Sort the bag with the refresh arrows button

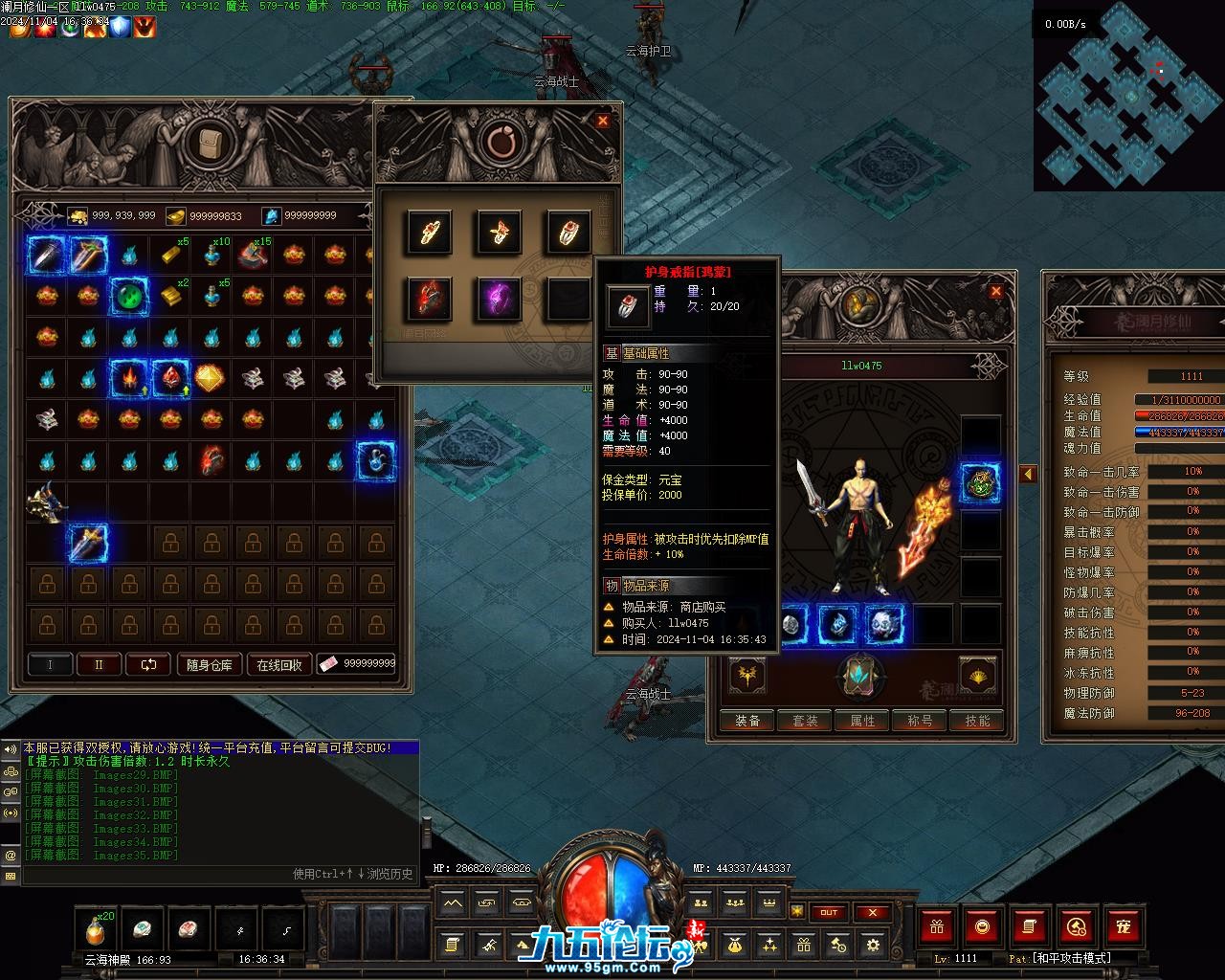148,664
